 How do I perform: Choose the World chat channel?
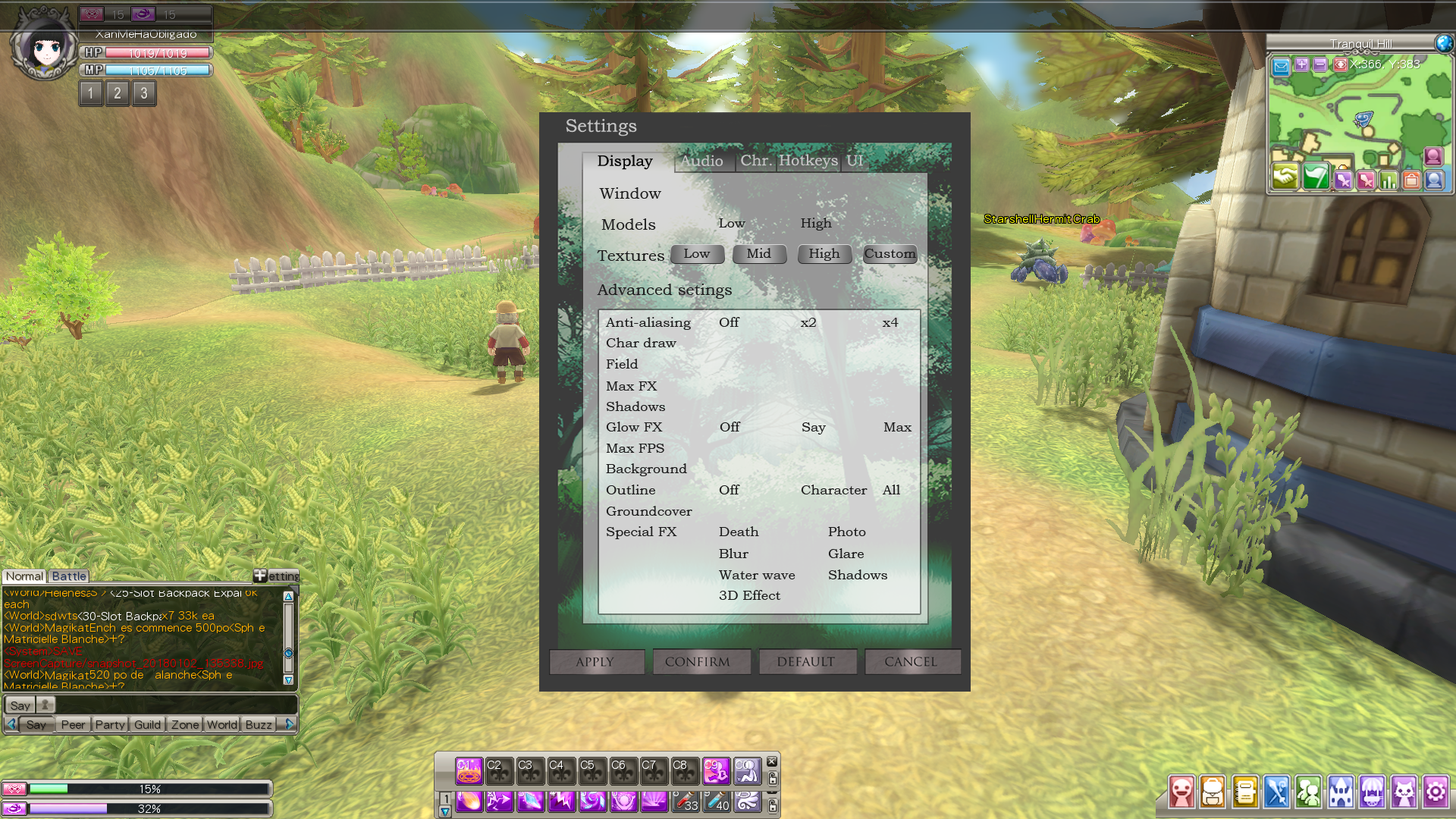[222, 725]
